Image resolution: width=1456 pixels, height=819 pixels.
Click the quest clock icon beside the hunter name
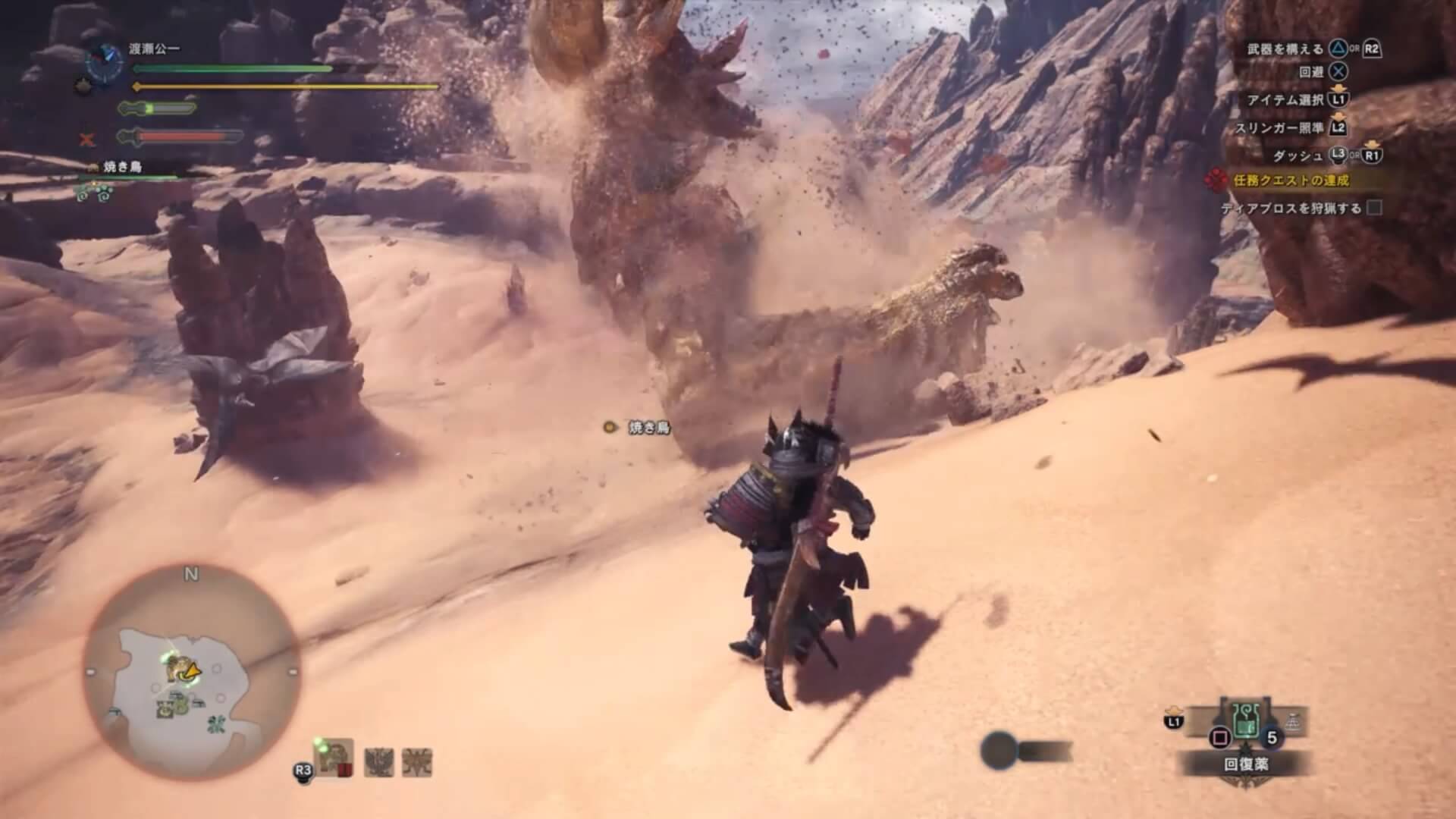105,62
